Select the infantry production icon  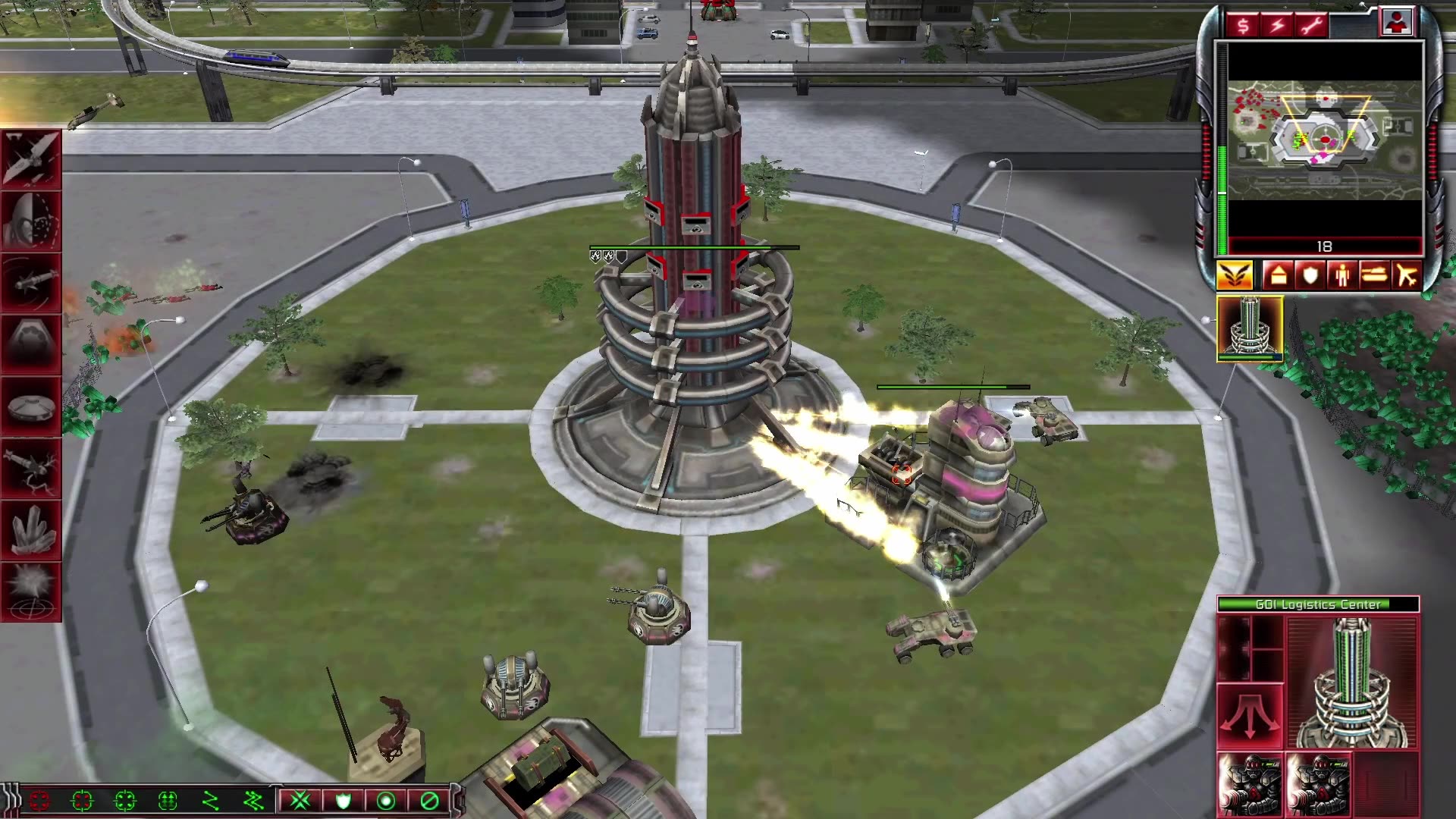(x=1343, y=275)
